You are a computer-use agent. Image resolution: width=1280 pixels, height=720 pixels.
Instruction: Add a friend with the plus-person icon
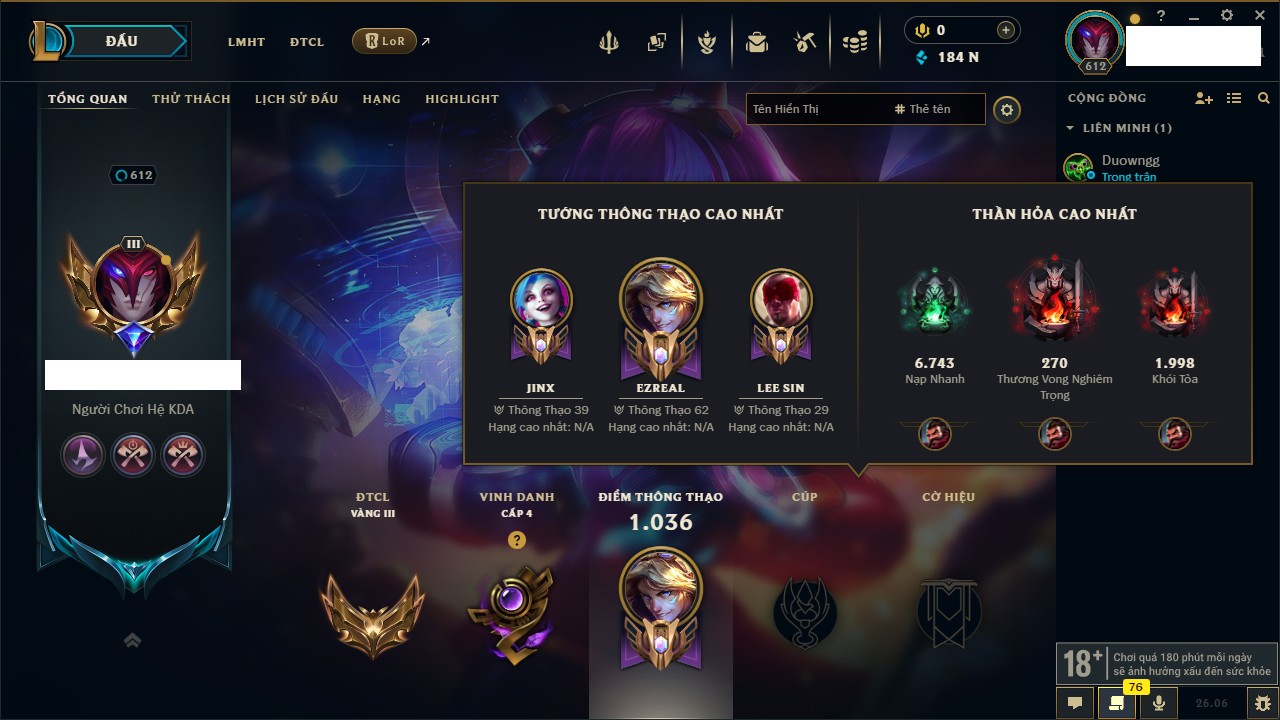coord(1204,98)
